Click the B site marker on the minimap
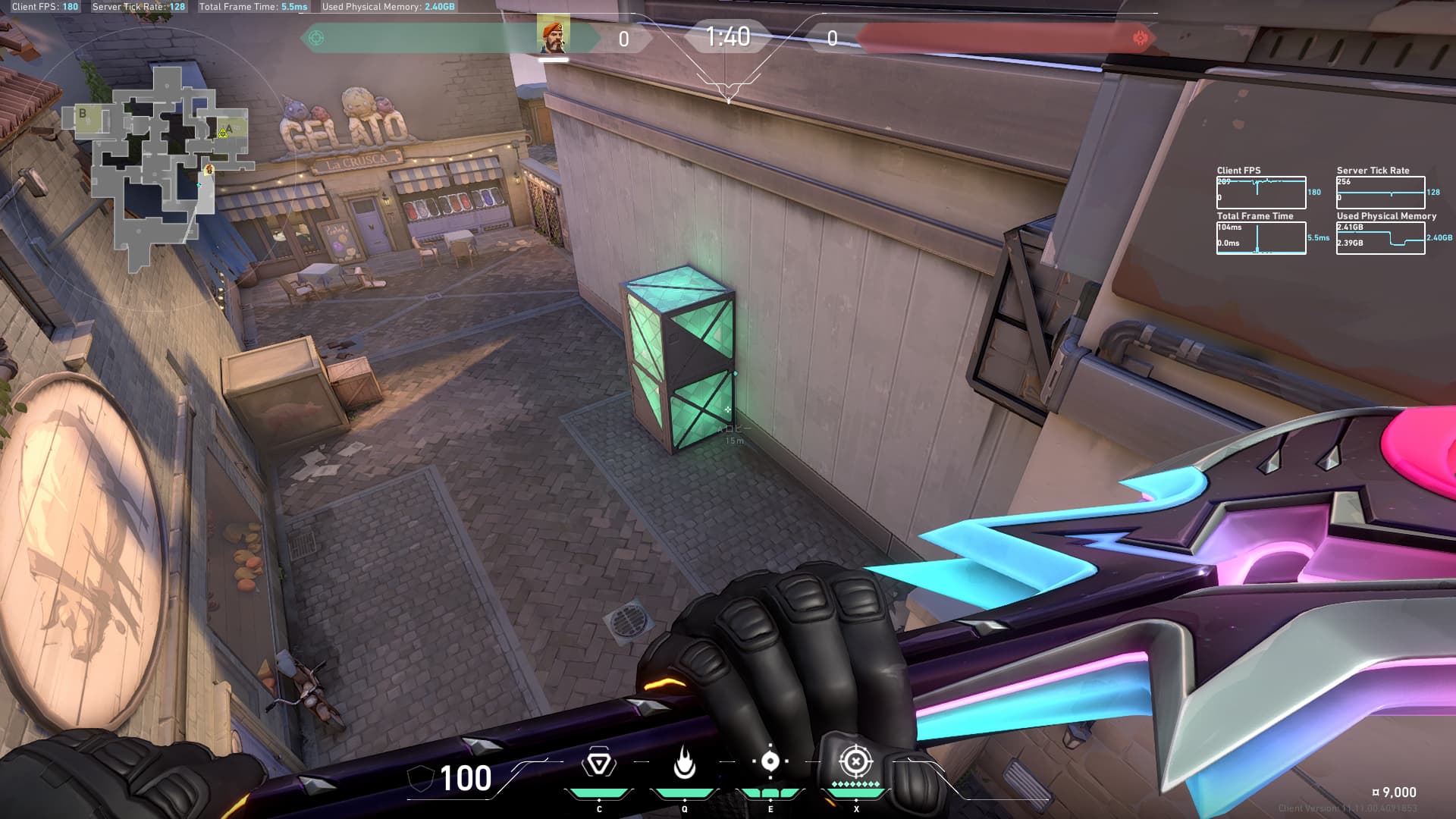The height and width of the screenshot is (819, 1456). pyautogui.click(x=83, y=114)
